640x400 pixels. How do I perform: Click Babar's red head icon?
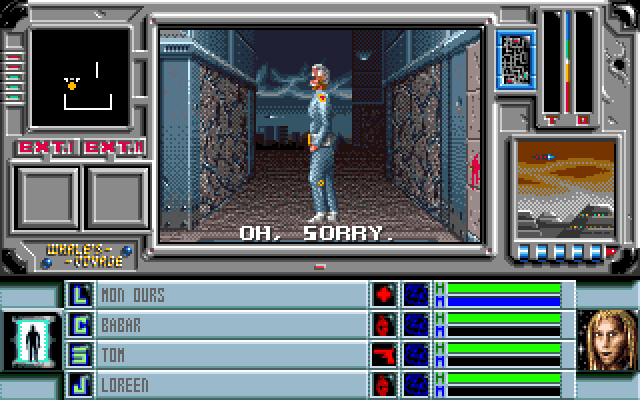pos(384,325)
